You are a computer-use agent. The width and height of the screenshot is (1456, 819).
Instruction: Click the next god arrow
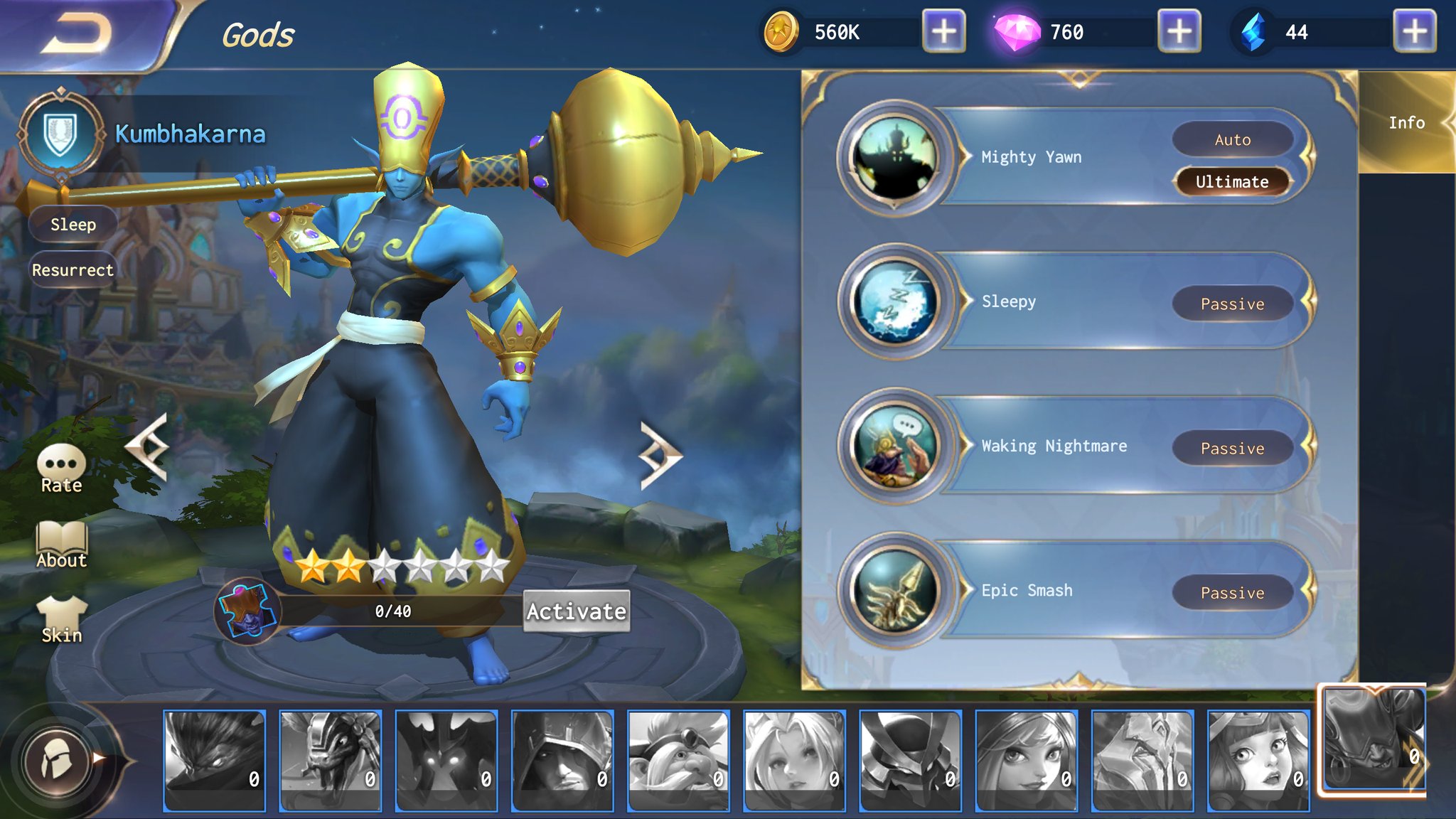tap(658, 452)
